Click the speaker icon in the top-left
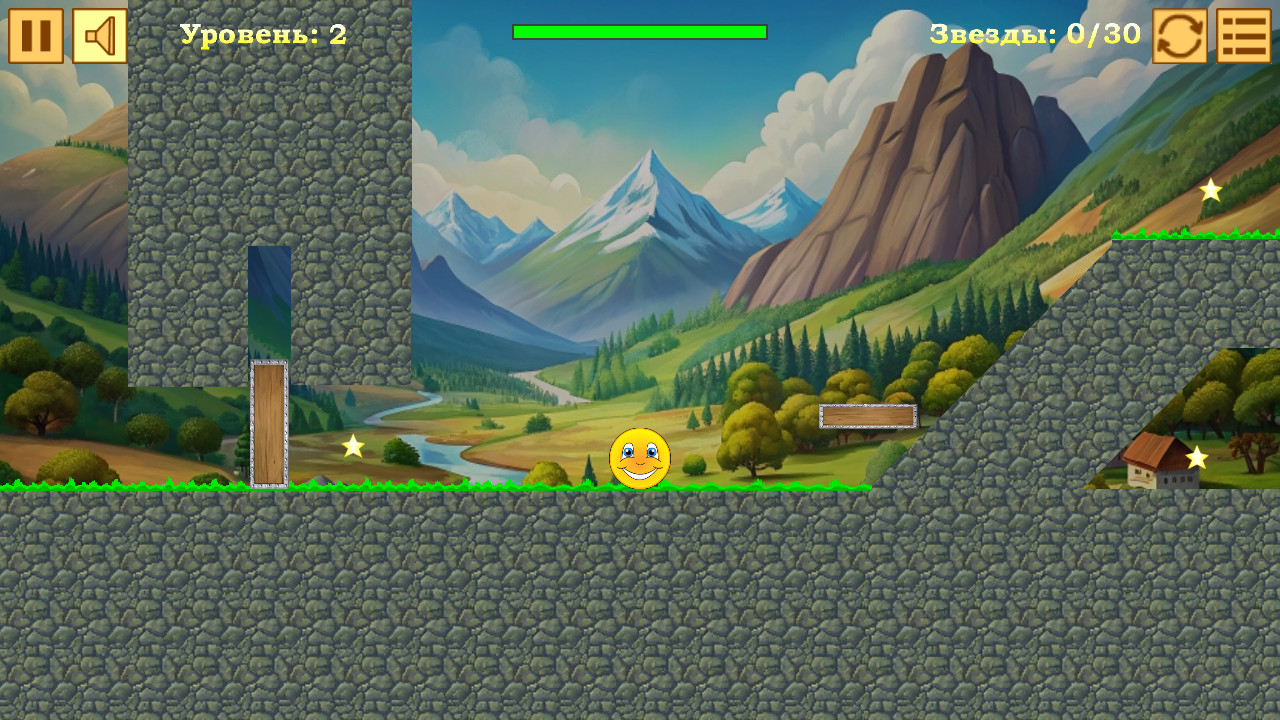This screenshot has width=1280, height=720. point(98,37)
